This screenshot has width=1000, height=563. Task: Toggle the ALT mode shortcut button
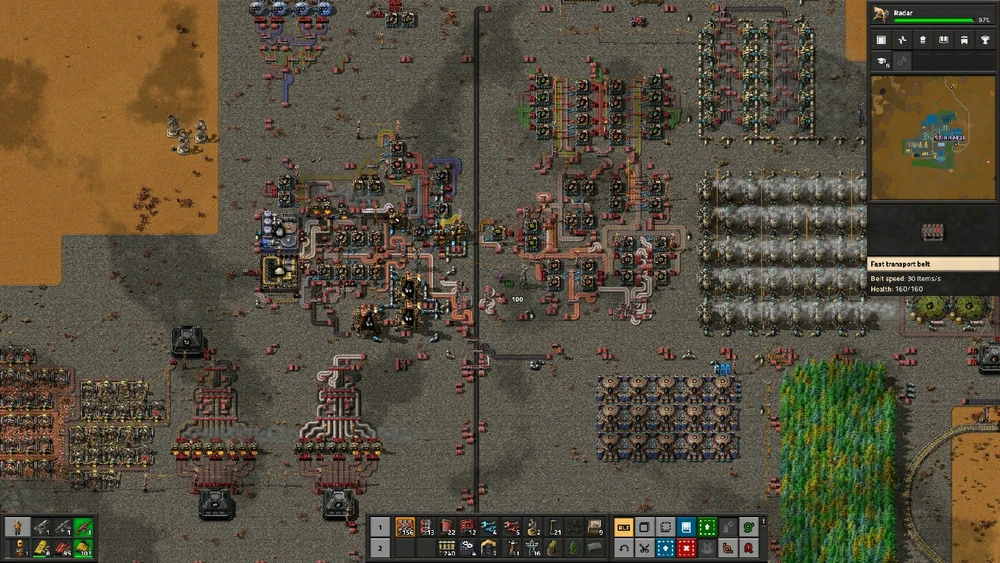click(623, 527)
